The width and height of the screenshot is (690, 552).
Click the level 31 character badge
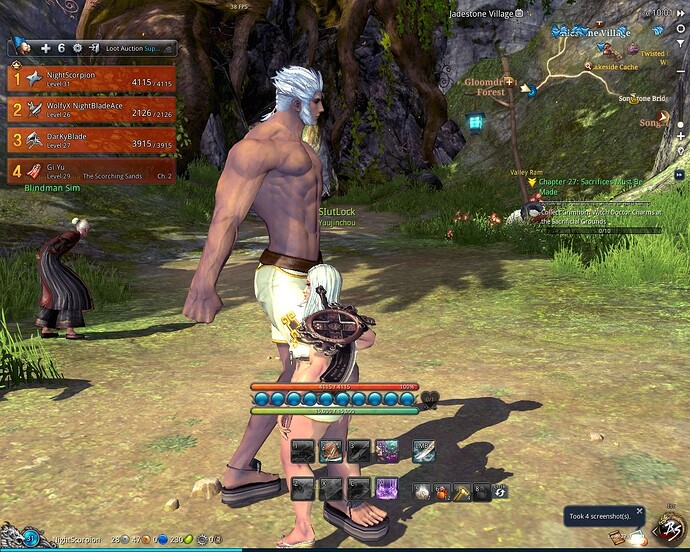[30, 539]
